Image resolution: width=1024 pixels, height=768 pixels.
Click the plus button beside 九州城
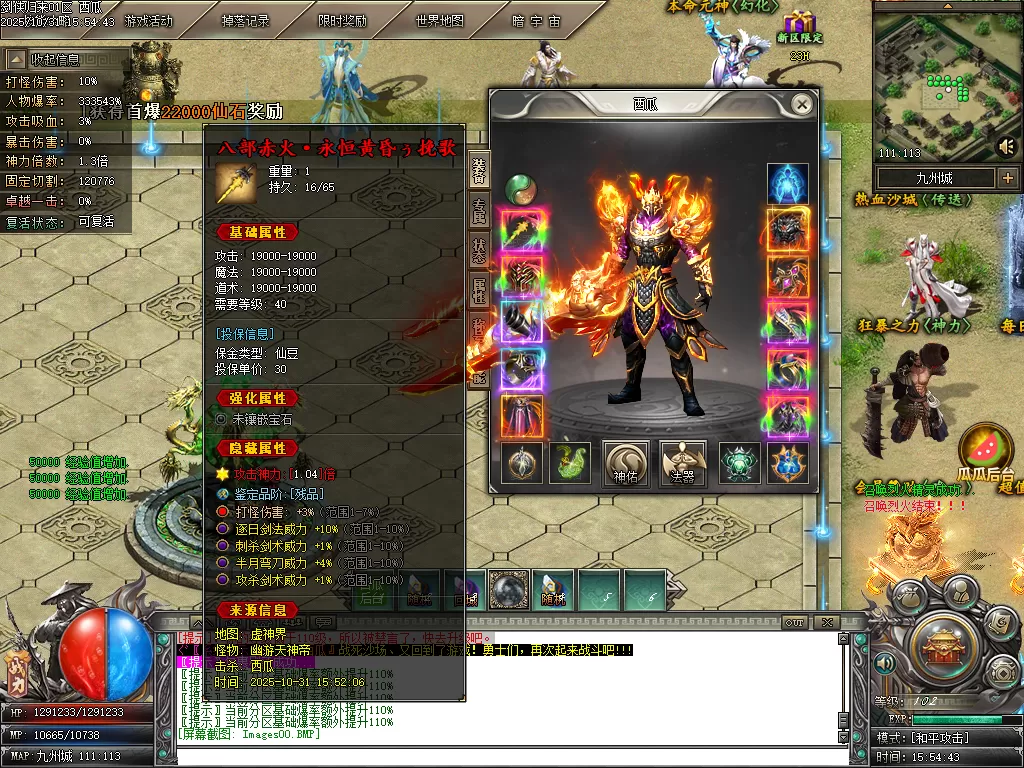point(1007,178)
